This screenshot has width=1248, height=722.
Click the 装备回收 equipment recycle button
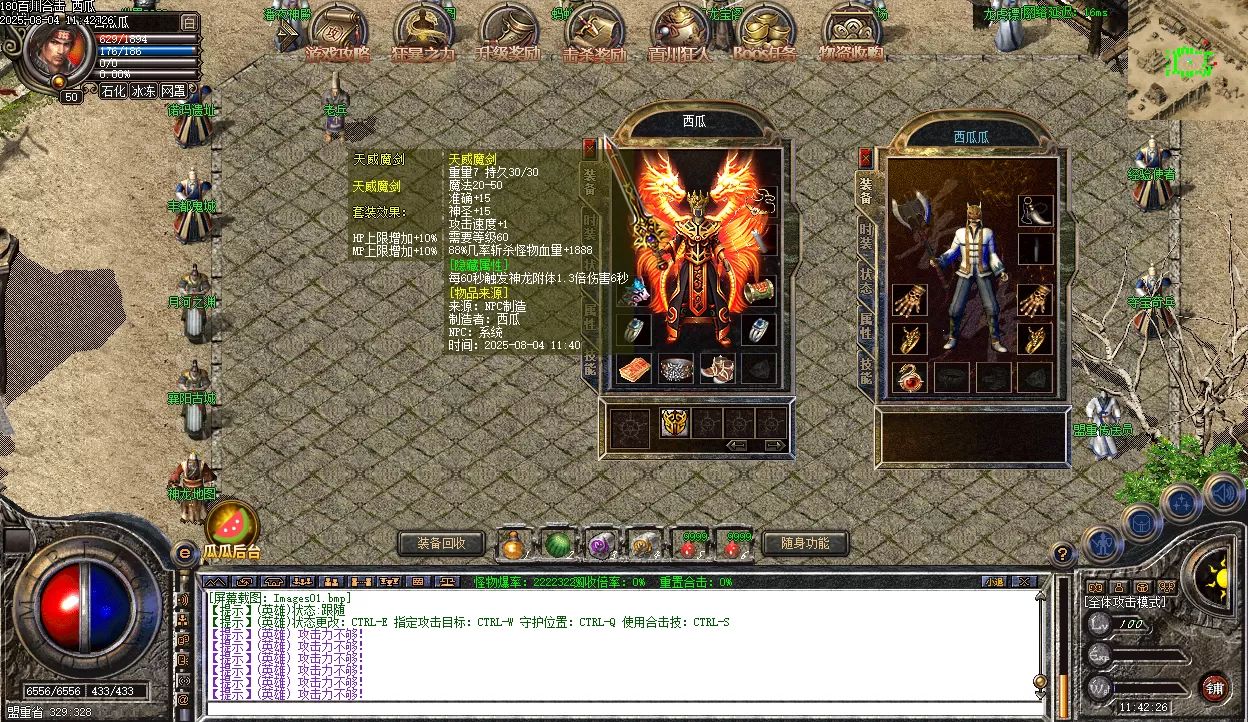tap(441, 544)
